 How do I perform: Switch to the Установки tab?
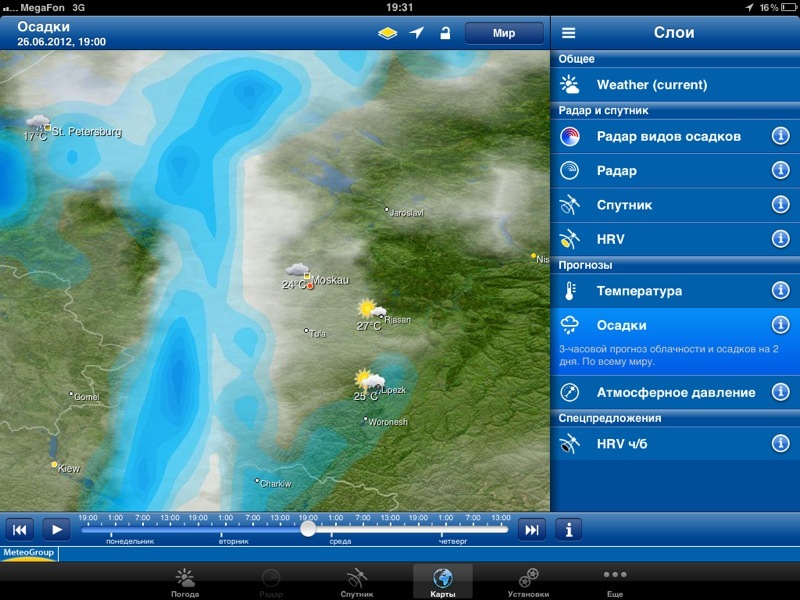pyautogui.click(x=528, y=581)
